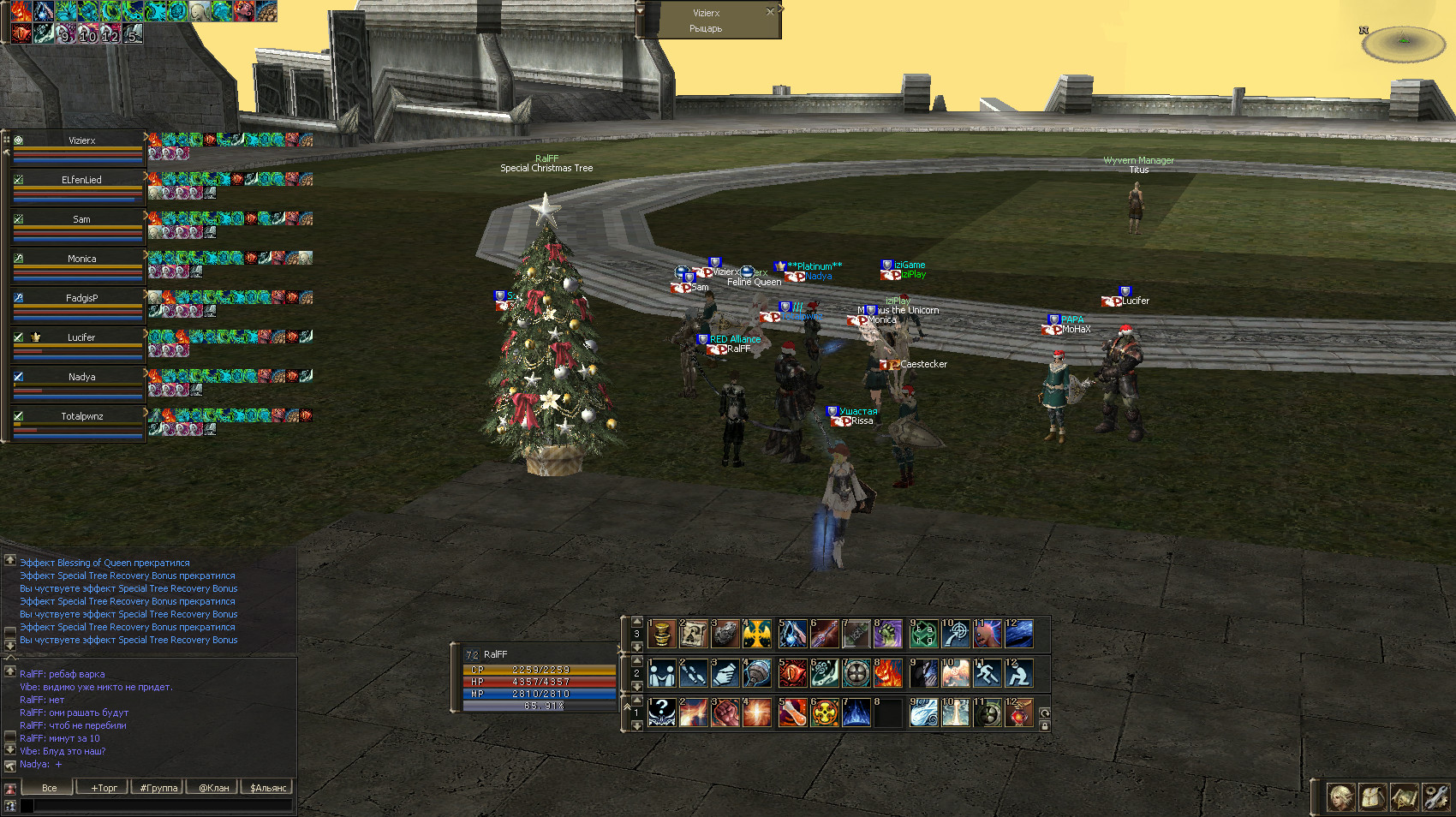Open the #Группа chat tab
Image resolution: width=1456 pixels, height=817 pixels.
coord(158,788)
